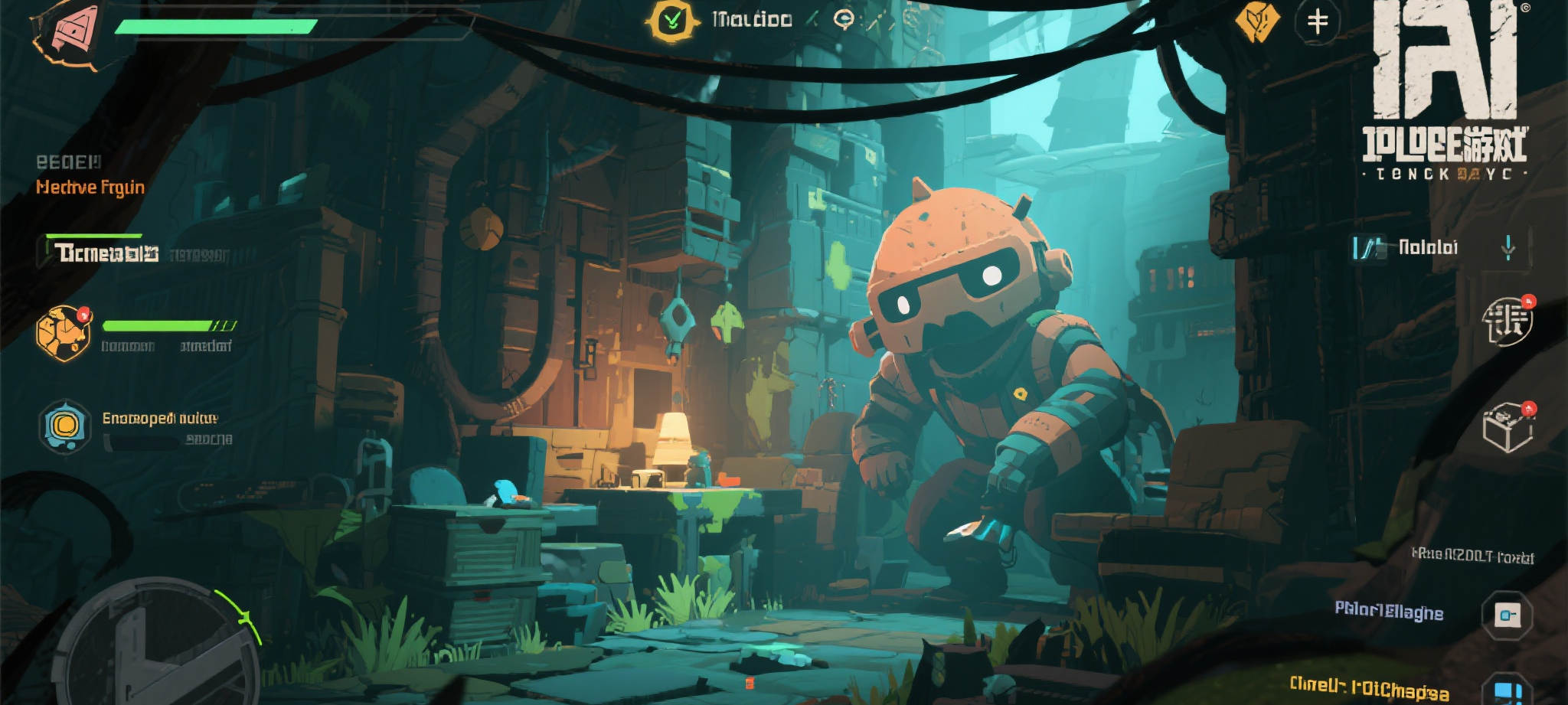Open the pink player portrait in the corner
Screen dimensions: 1568x705
[69, 32]
